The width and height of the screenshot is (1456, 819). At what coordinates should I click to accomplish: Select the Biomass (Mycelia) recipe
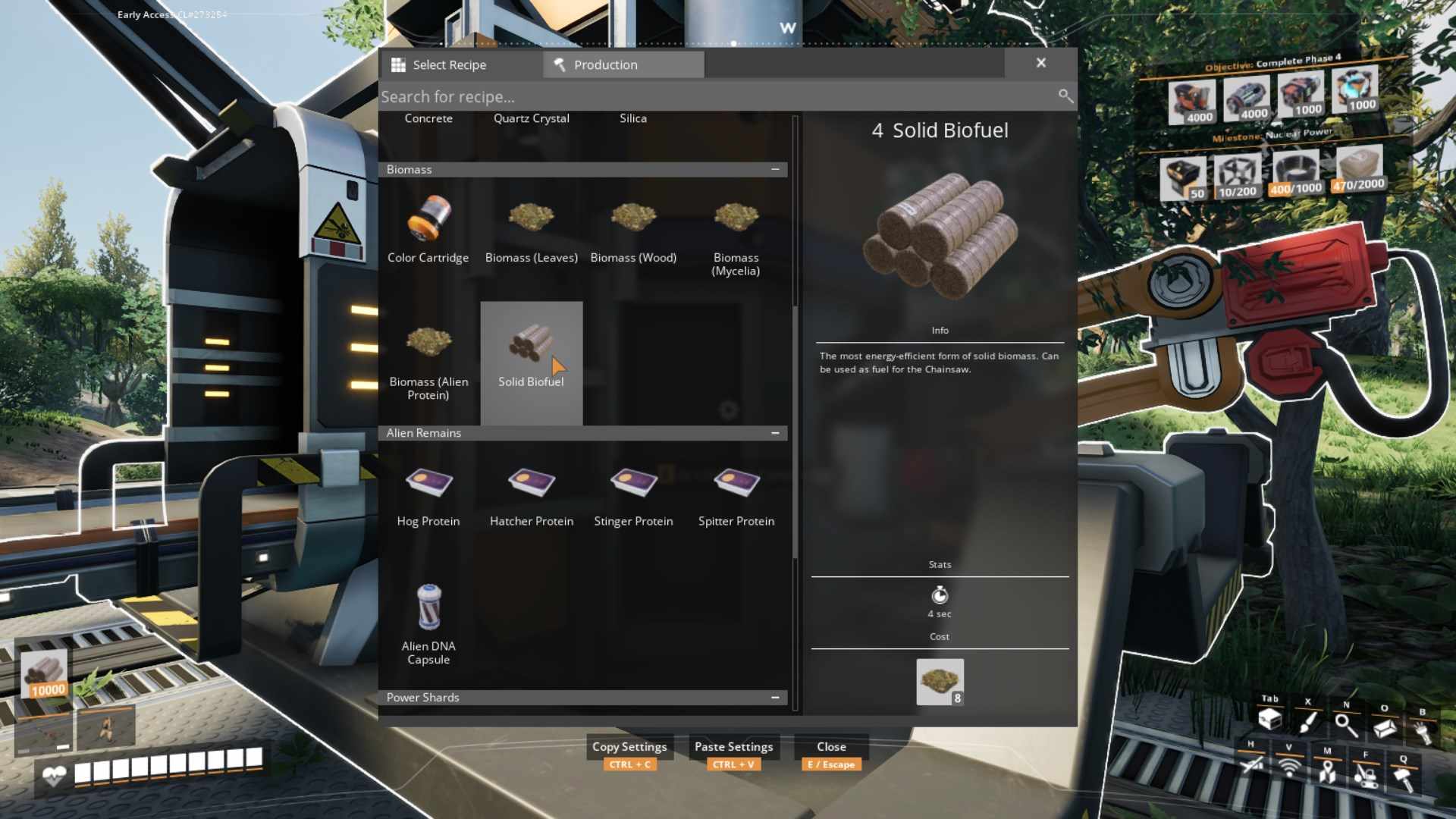pos(736,234)
